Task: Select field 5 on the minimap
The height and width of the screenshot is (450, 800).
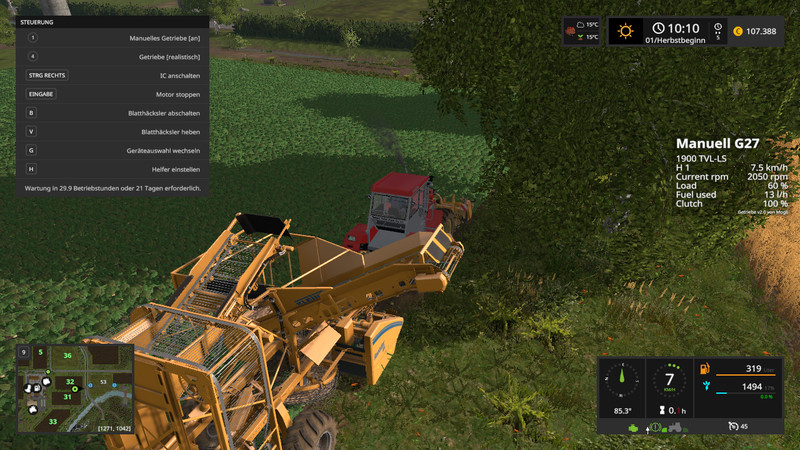Action: tap(41, 351)
